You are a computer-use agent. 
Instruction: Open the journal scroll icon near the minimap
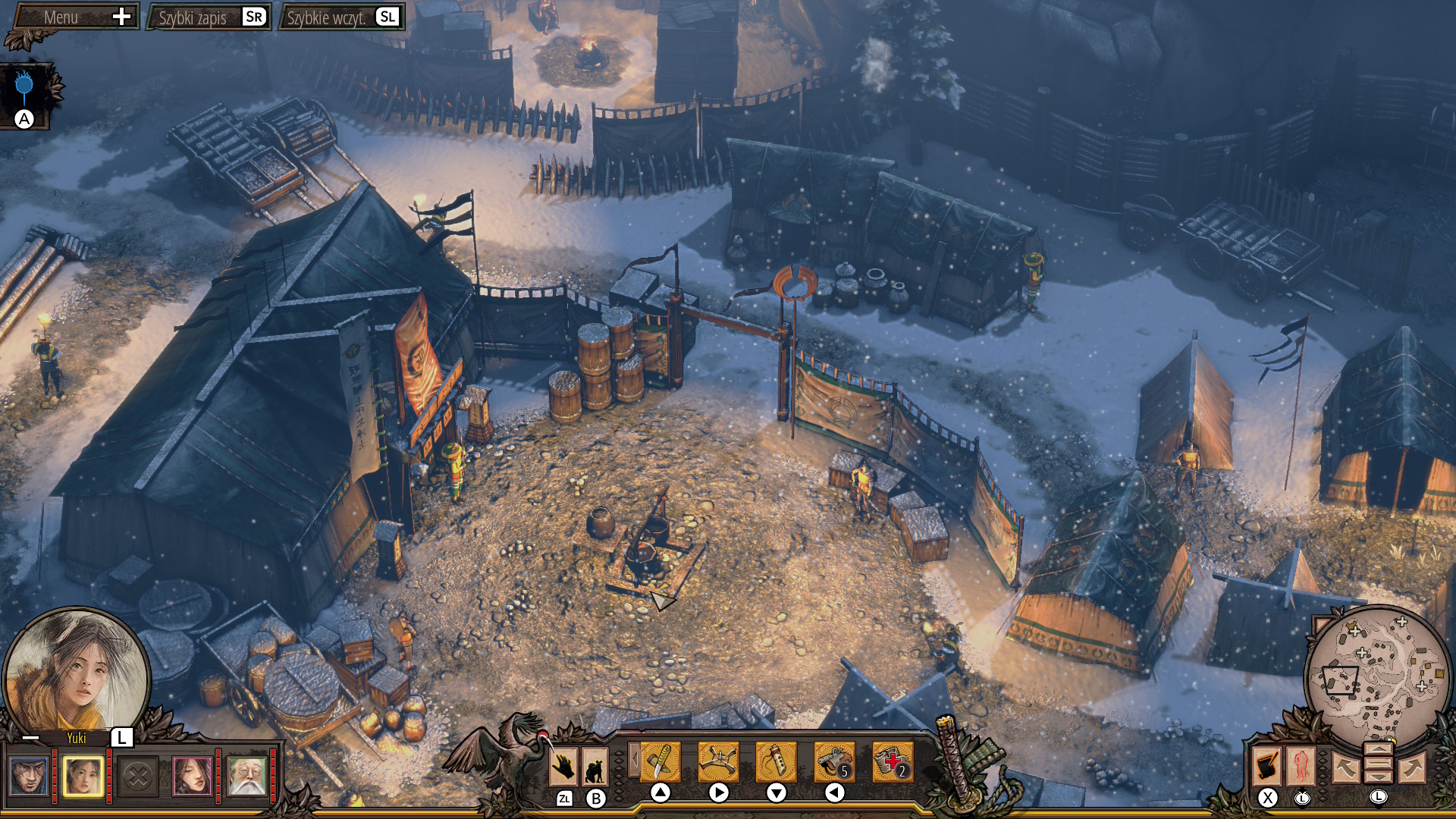pos(1267,766)
